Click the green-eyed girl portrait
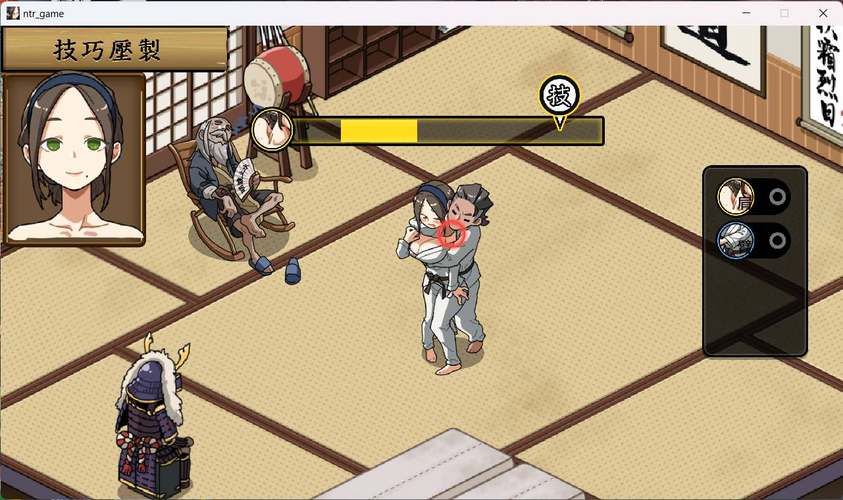The image size is (843, 500). [x=75, y=159]
